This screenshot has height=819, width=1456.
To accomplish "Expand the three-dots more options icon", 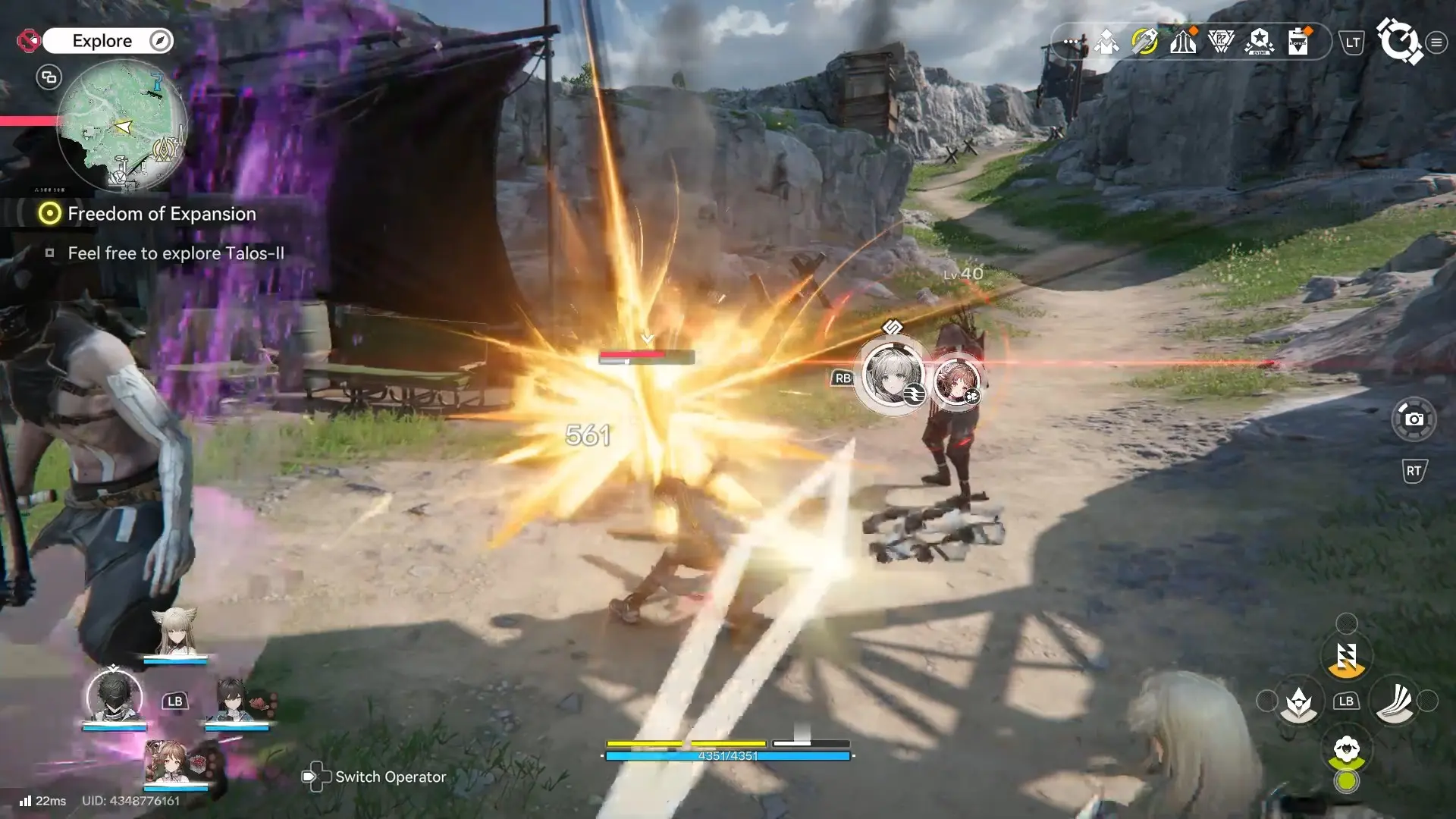I will [1070, 42].
